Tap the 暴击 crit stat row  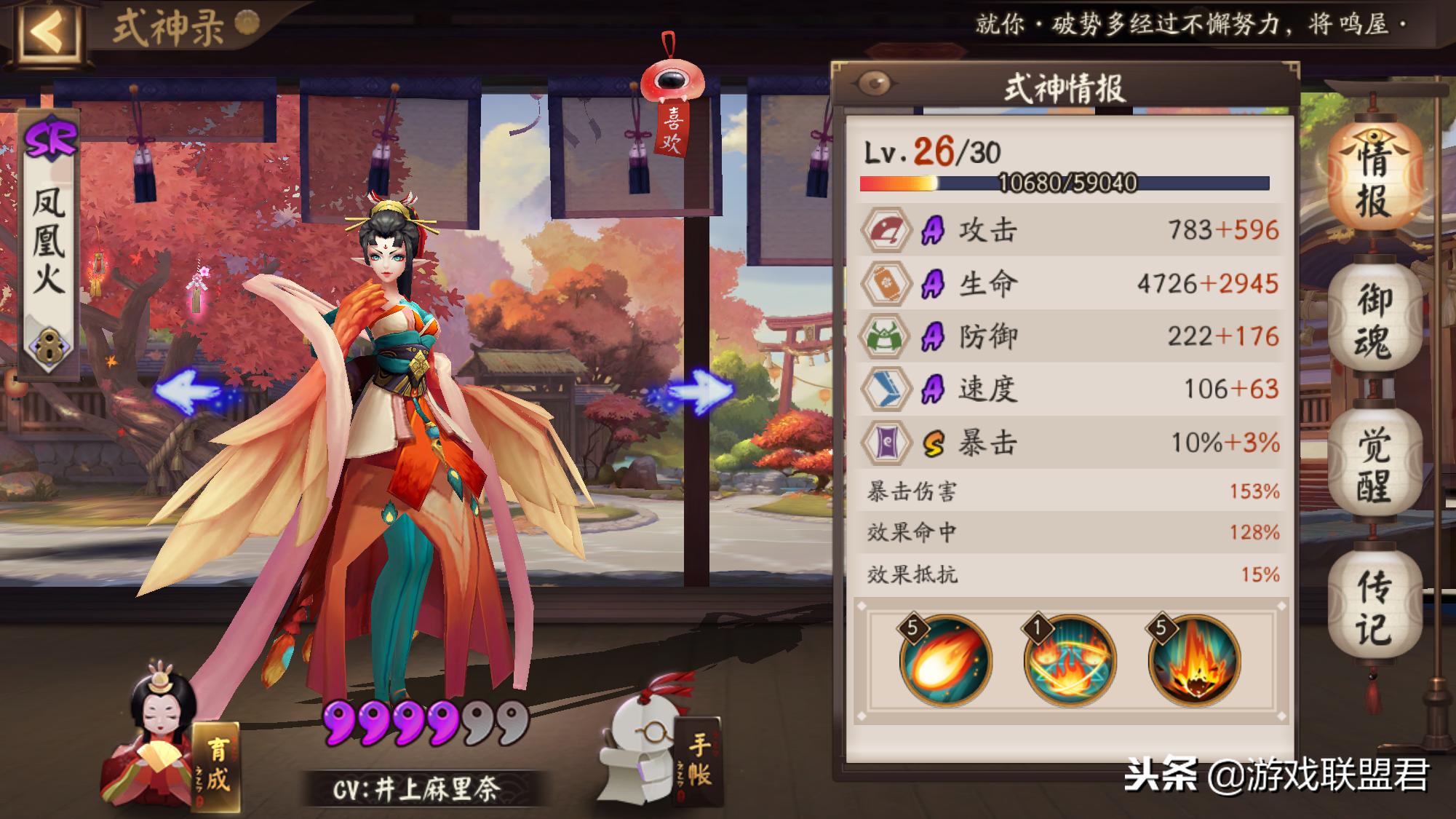coord(1070,442)
